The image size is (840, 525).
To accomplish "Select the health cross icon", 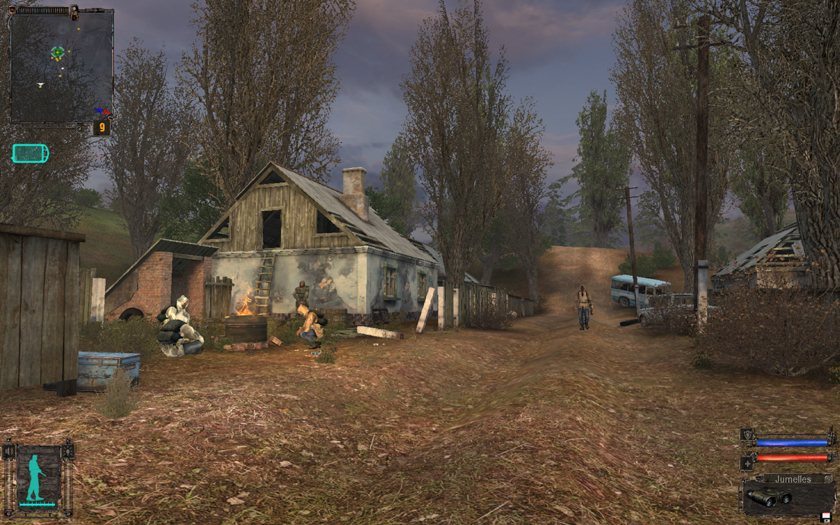I will point(747,461).
